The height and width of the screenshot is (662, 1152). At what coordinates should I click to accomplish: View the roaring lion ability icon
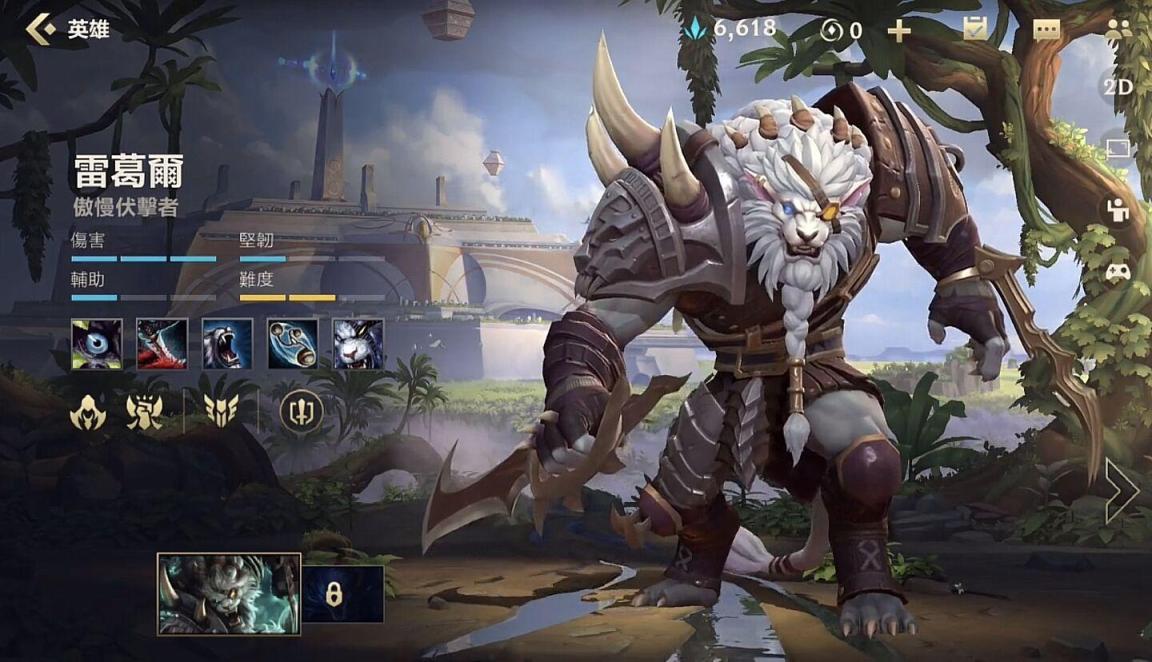(227, 344)
